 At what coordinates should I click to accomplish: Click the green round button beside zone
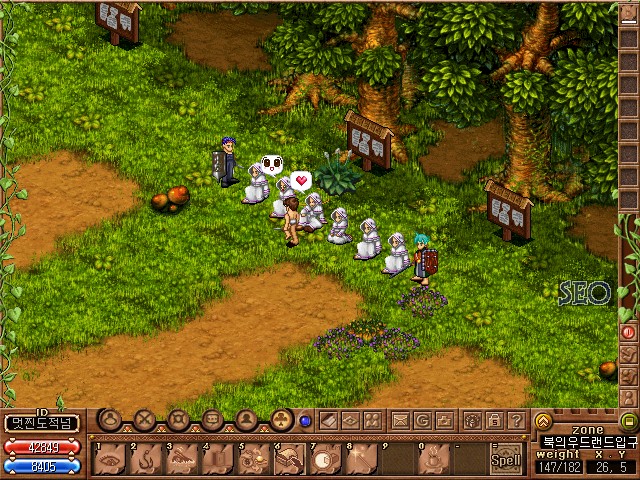click(628, 421)
